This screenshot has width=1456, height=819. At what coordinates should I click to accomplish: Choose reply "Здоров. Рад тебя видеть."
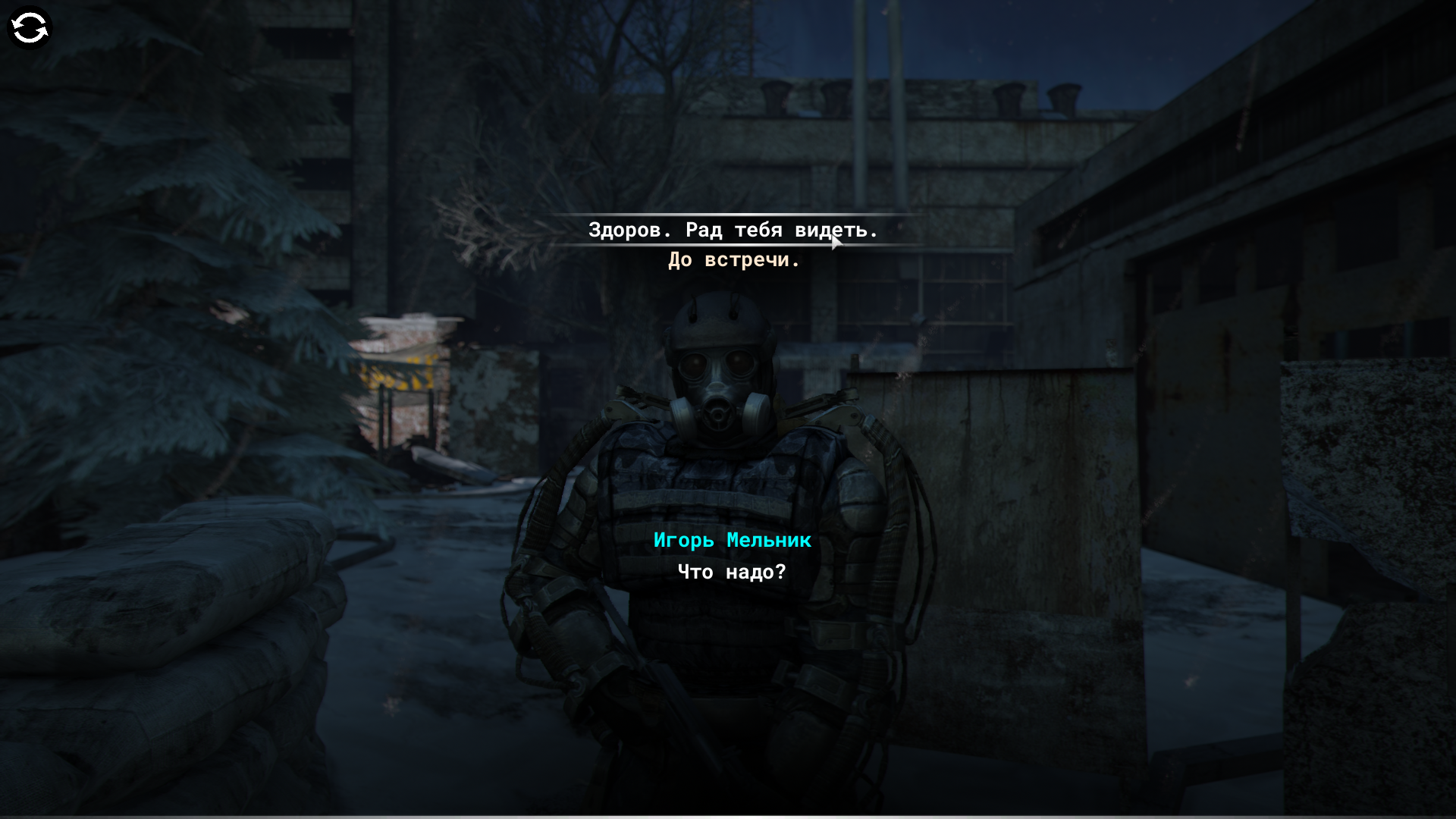733,230
